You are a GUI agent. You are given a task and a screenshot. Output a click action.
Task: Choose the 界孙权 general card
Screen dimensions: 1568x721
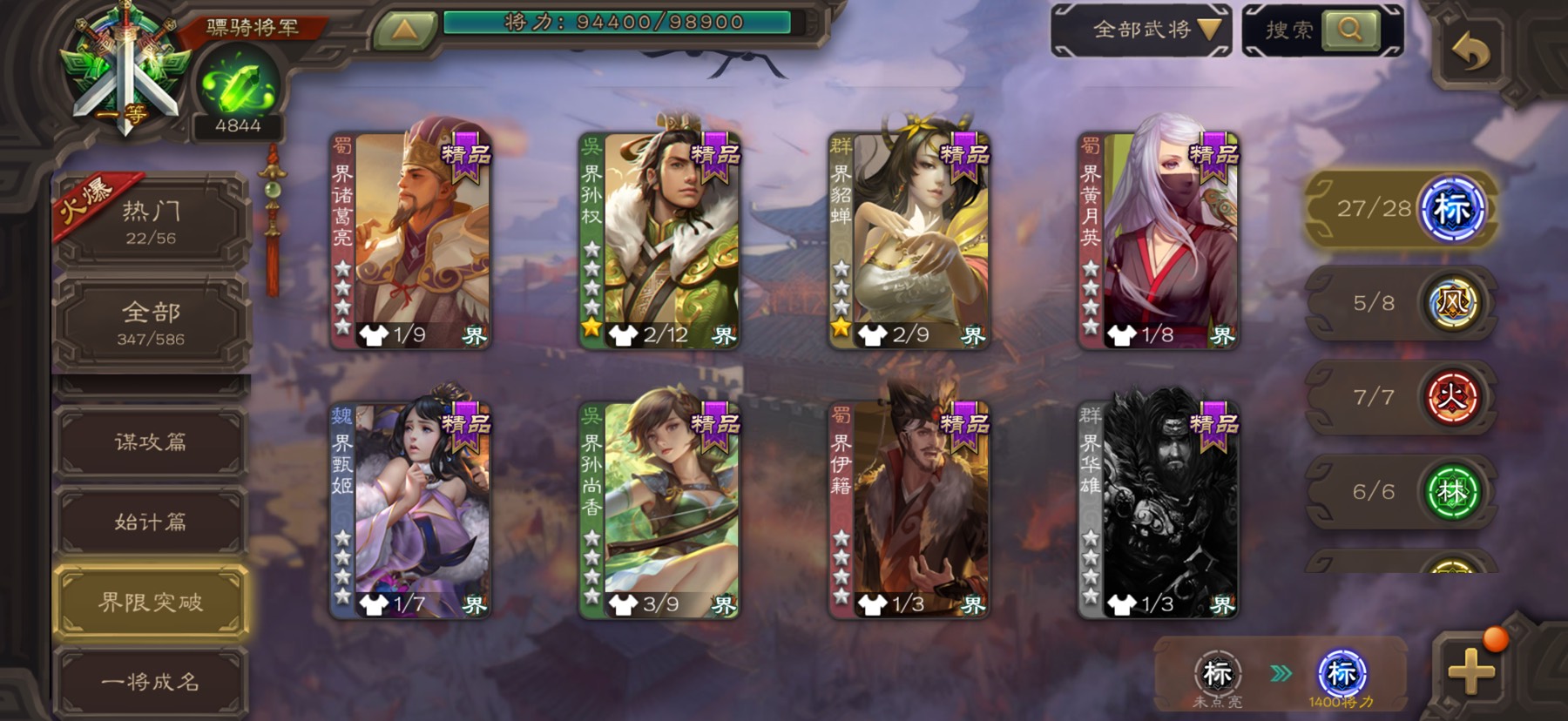pyautogui.click(x=659, y=241)
